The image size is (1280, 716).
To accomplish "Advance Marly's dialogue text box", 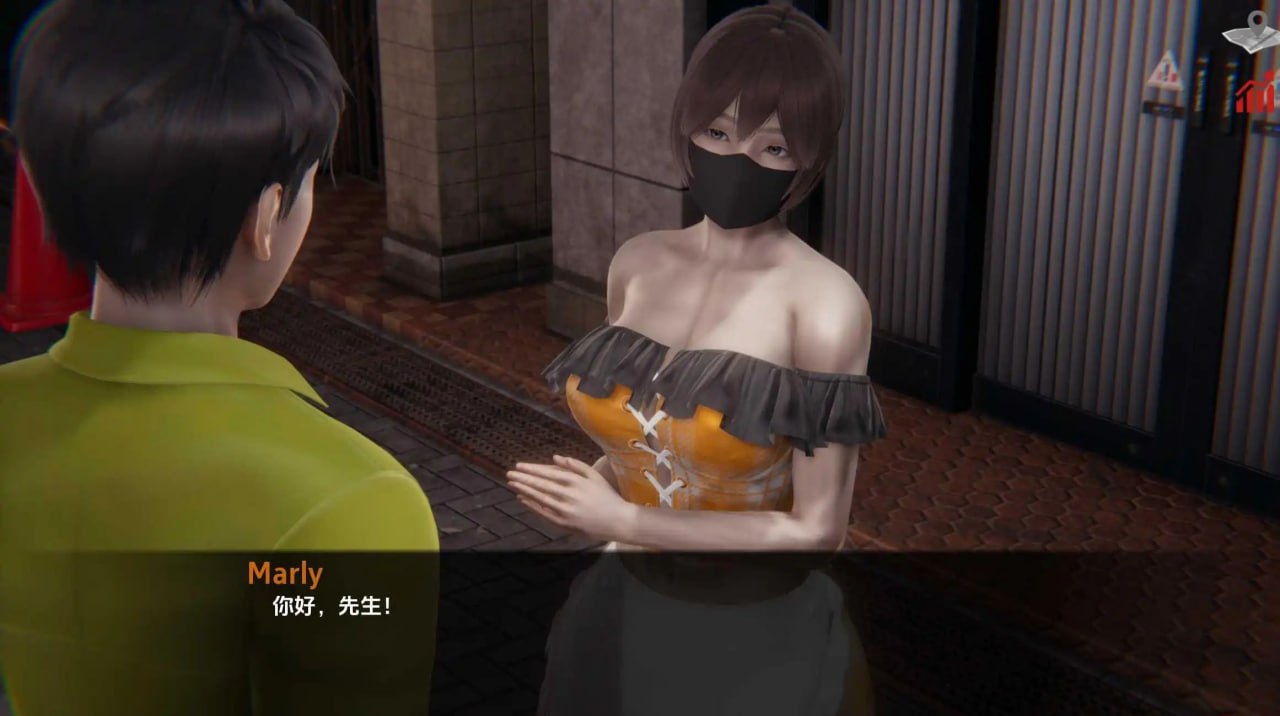I will pyautogui.click(x=640, y=630).
